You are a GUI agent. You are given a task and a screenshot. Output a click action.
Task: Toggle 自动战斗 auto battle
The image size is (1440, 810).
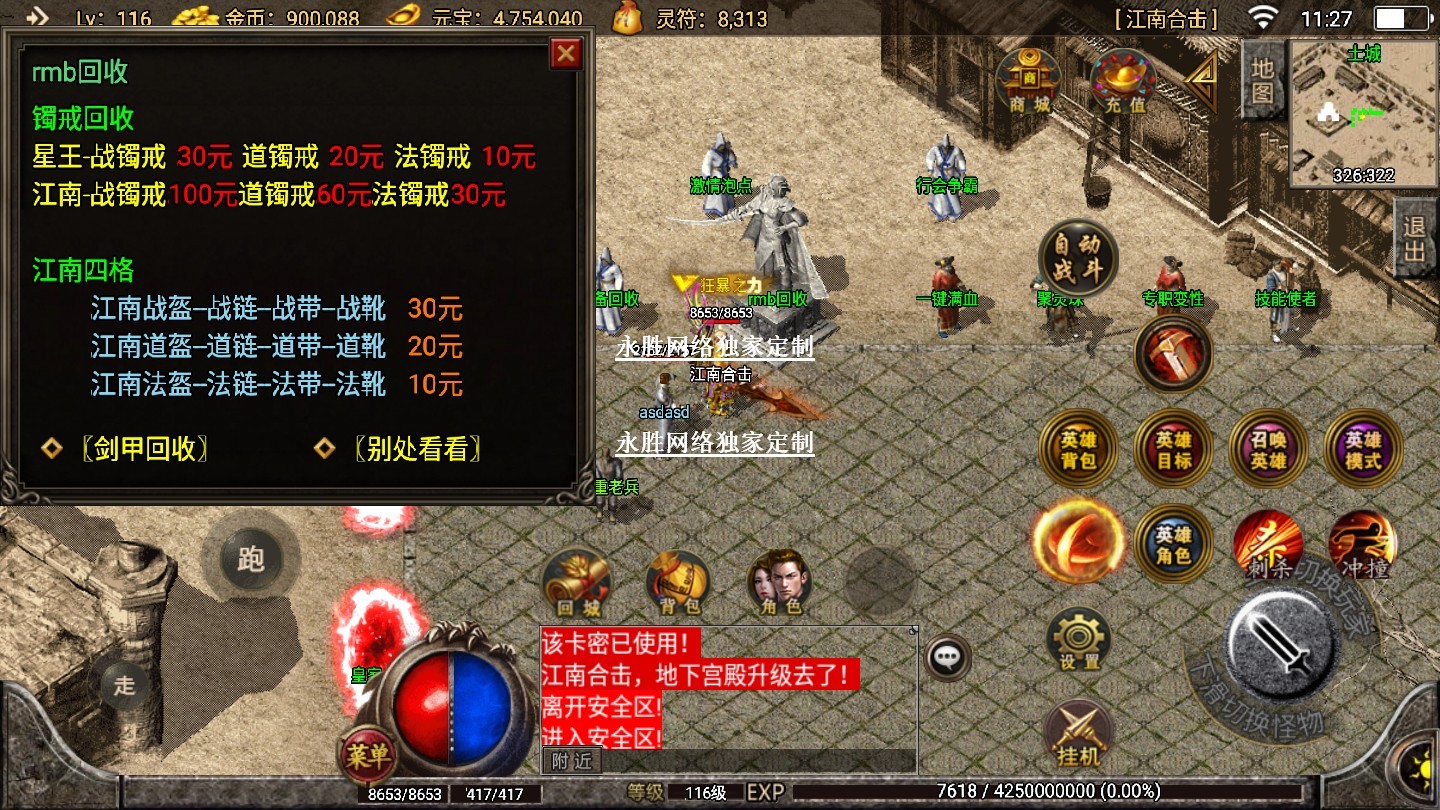coord(1076,258)
